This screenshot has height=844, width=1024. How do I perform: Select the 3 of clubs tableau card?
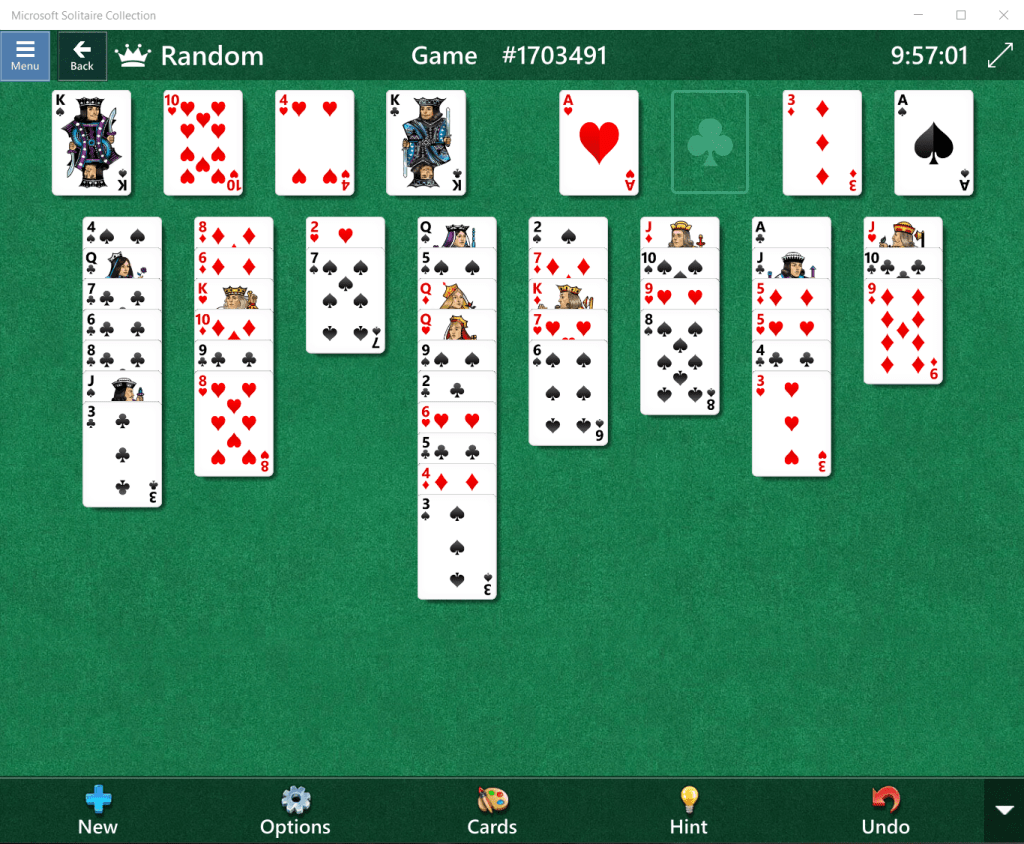122,455
